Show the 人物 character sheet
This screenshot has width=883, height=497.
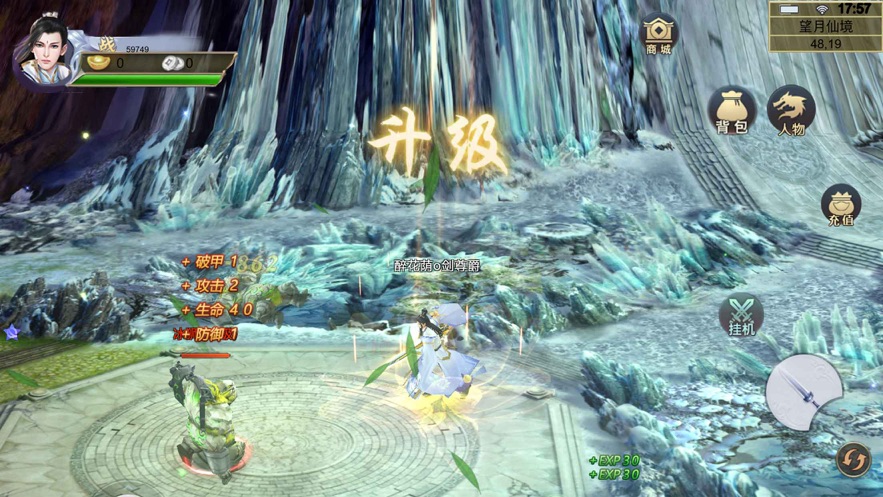click(791, 111)
